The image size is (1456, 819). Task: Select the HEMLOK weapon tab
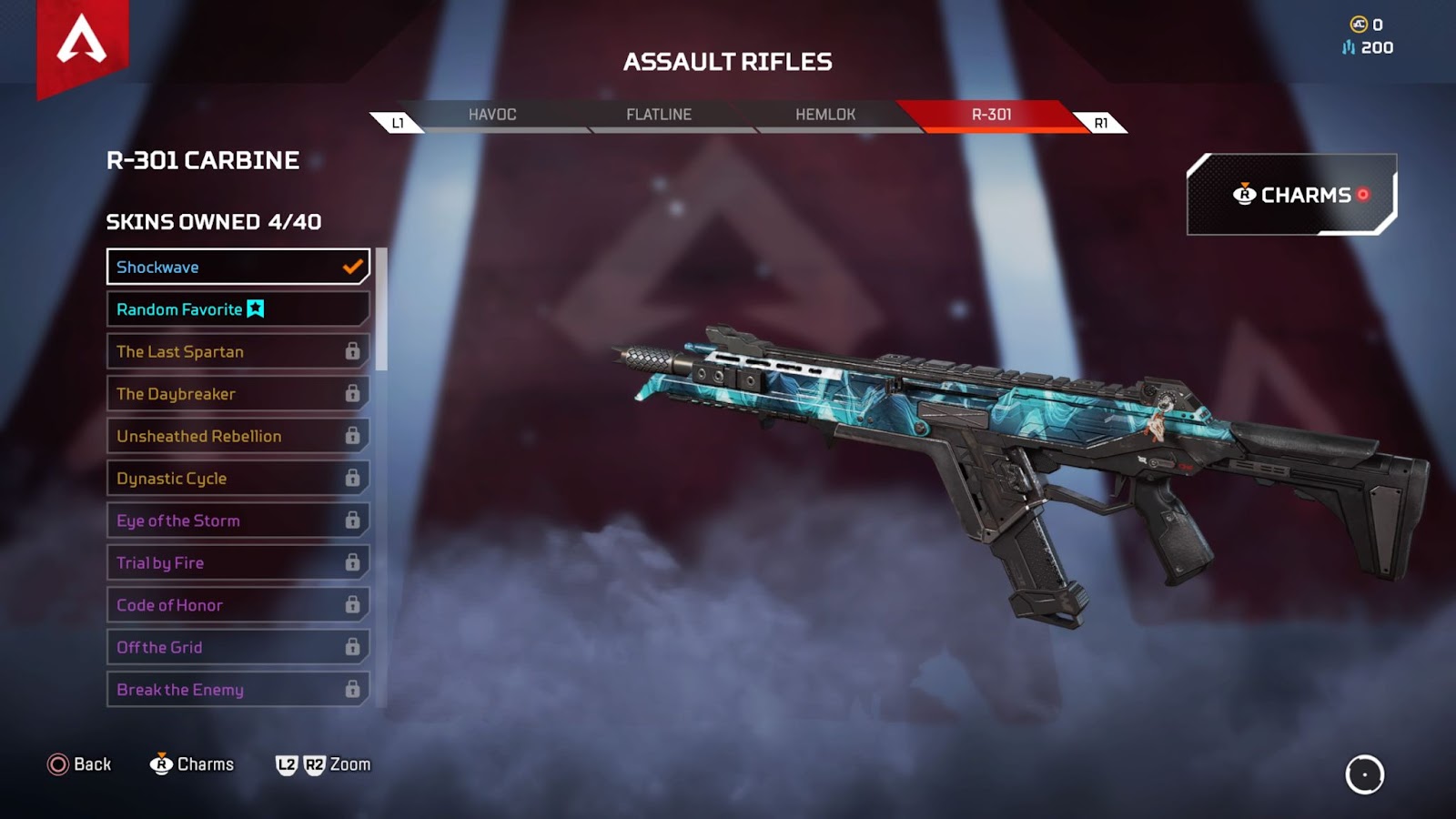pos(825,115)
